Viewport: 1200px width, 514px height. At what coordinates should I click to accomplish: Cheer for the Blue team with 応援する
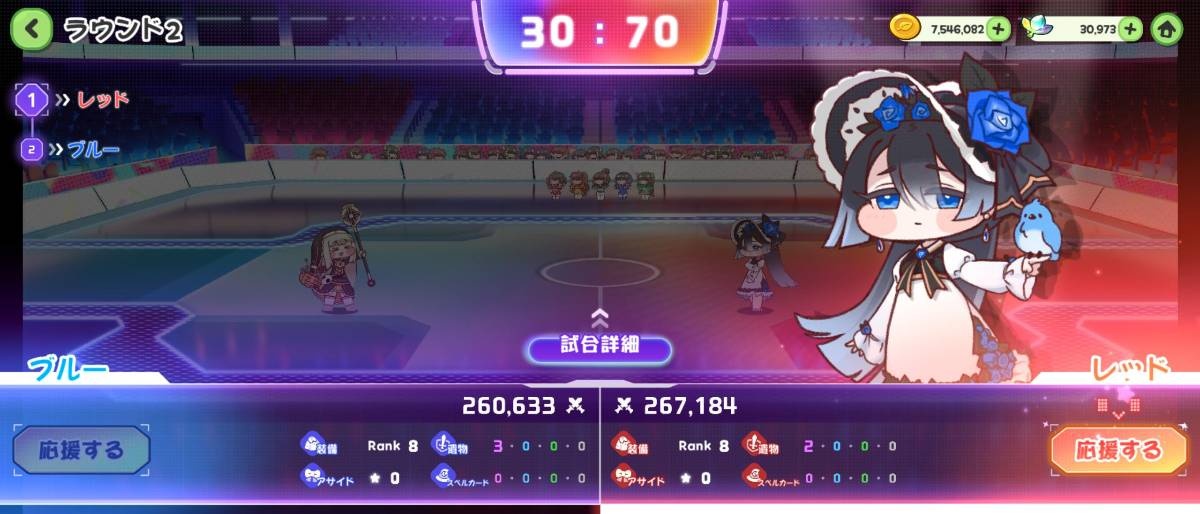[82, 450]
